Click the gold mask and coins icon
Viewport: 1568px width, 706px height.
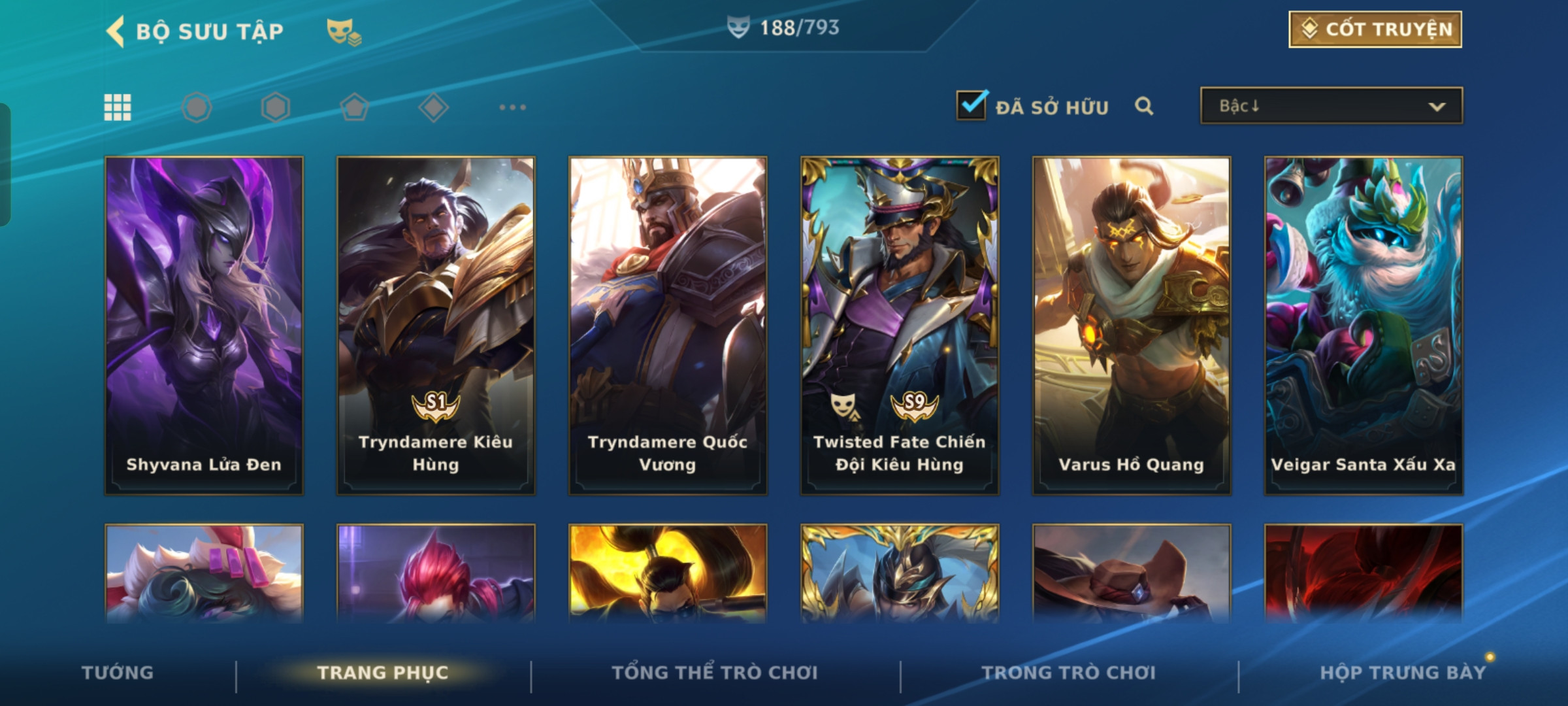(344, 31)
